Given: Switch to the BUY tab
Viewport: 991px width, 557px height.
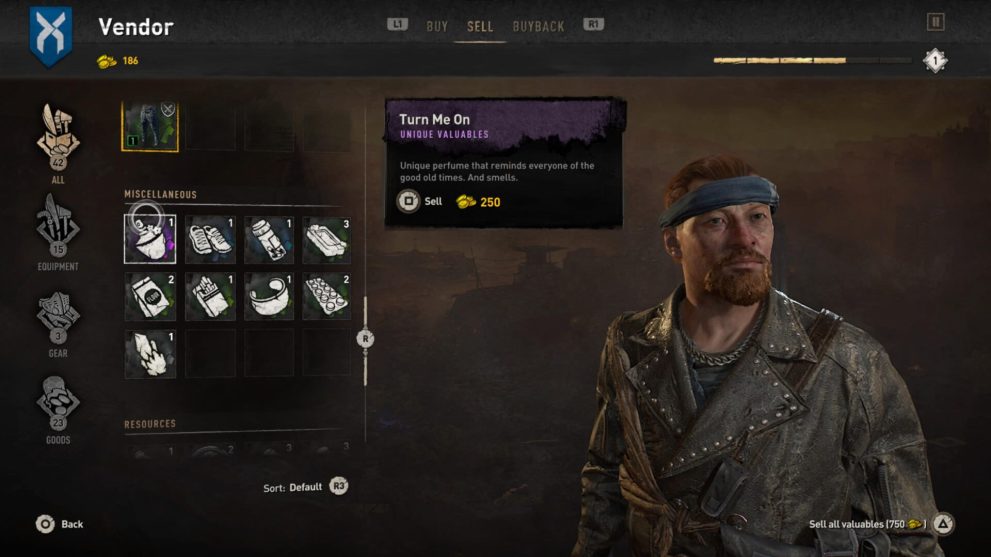Looking at the screenshot, I should point(437,26).
